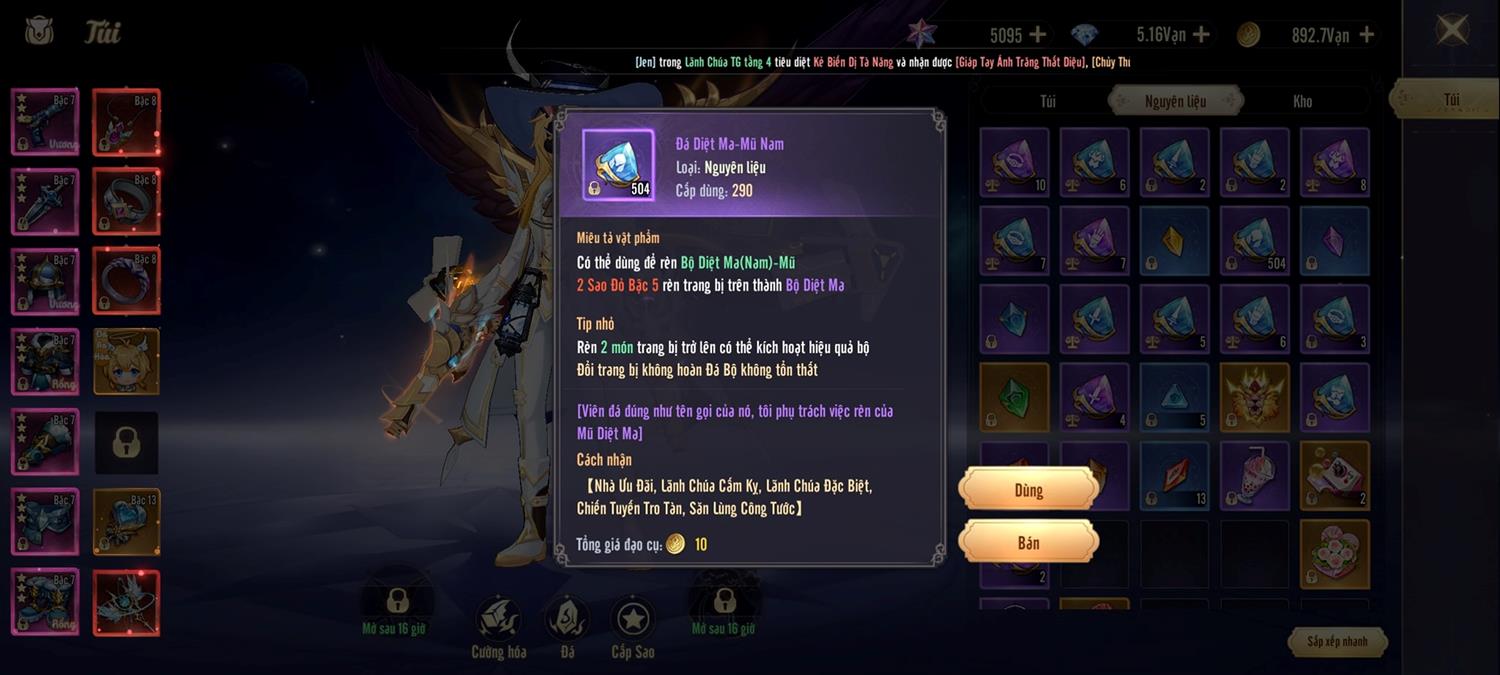Switch to the Kho storage tab
Image resolution: width=1500 pixels, height=675 pixels.
[1302, 101]
